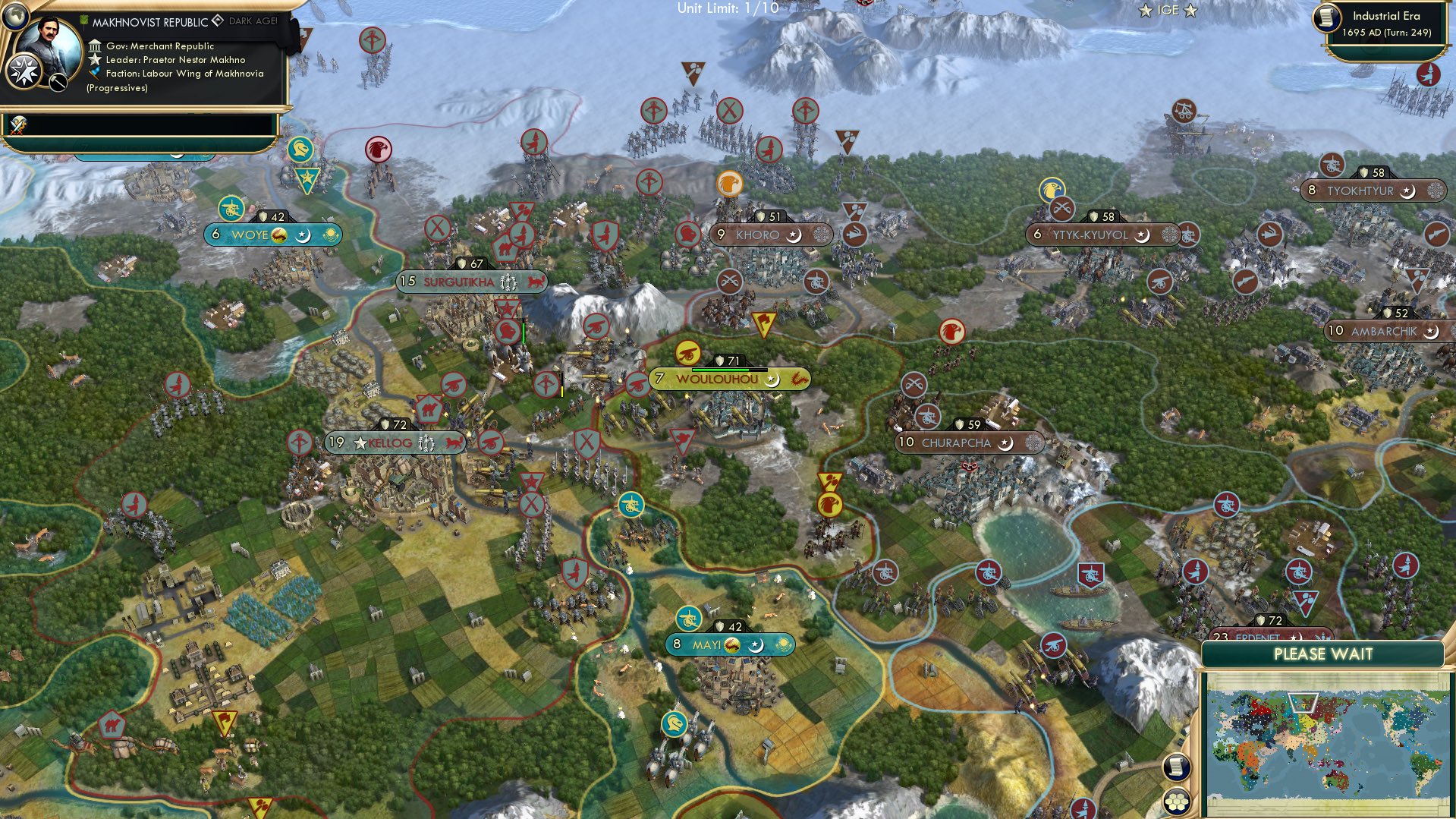The image size is (1456, 819).
Task: Click the hammer icon on the portrait
Action: pyautogui.click(x=58, y=83)
